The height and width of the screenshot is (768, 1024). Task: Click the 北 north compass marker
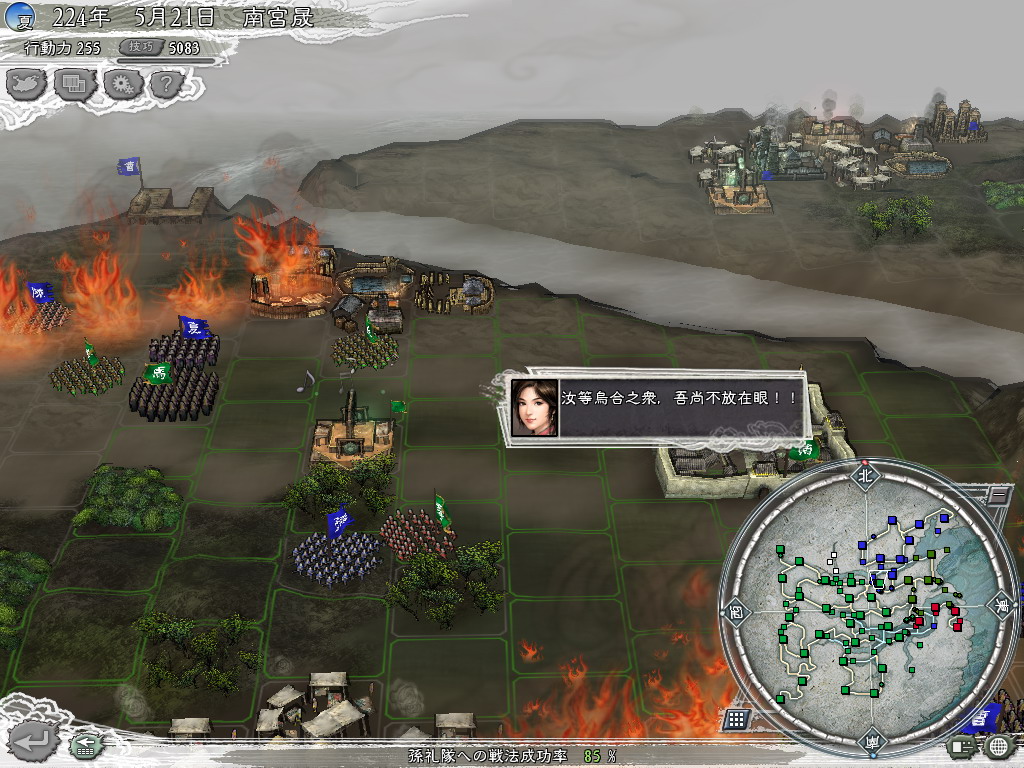click(x=866, y=476)
